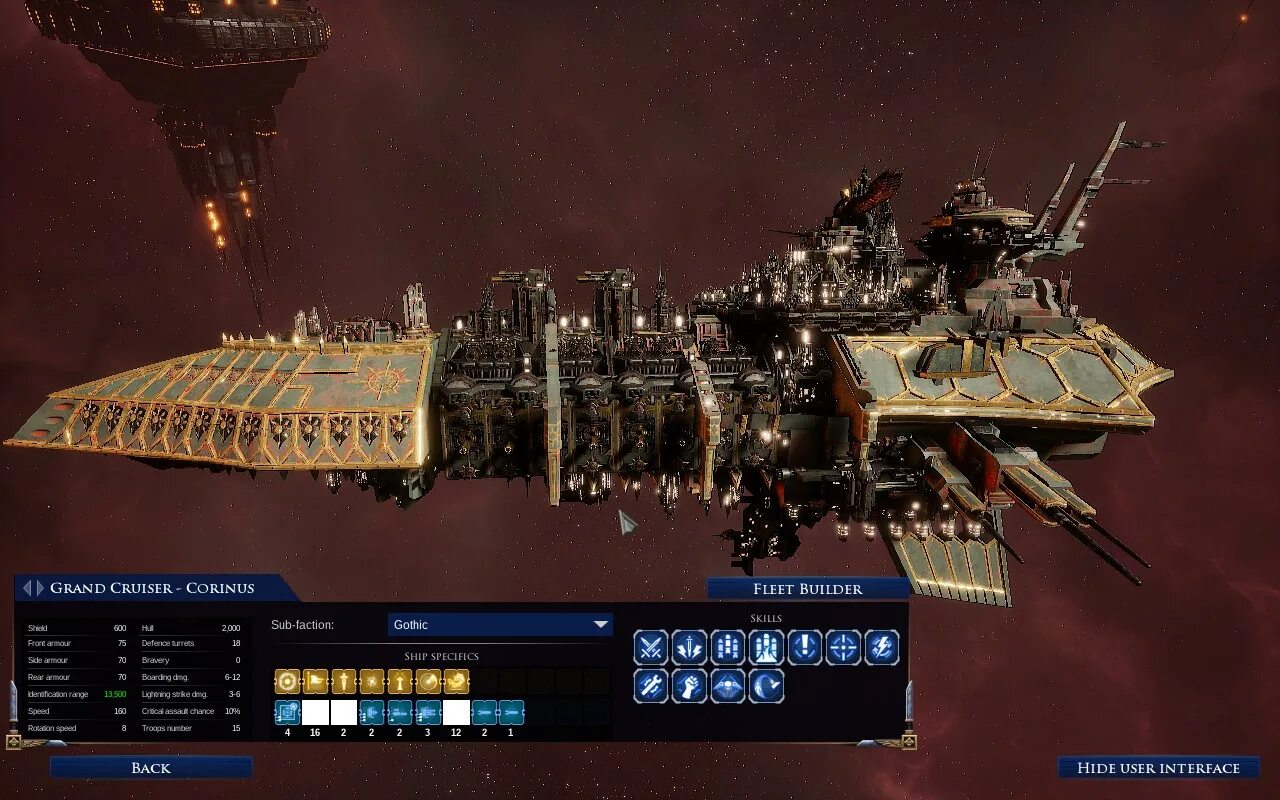Hide the user interface

tap(1158, 768)
